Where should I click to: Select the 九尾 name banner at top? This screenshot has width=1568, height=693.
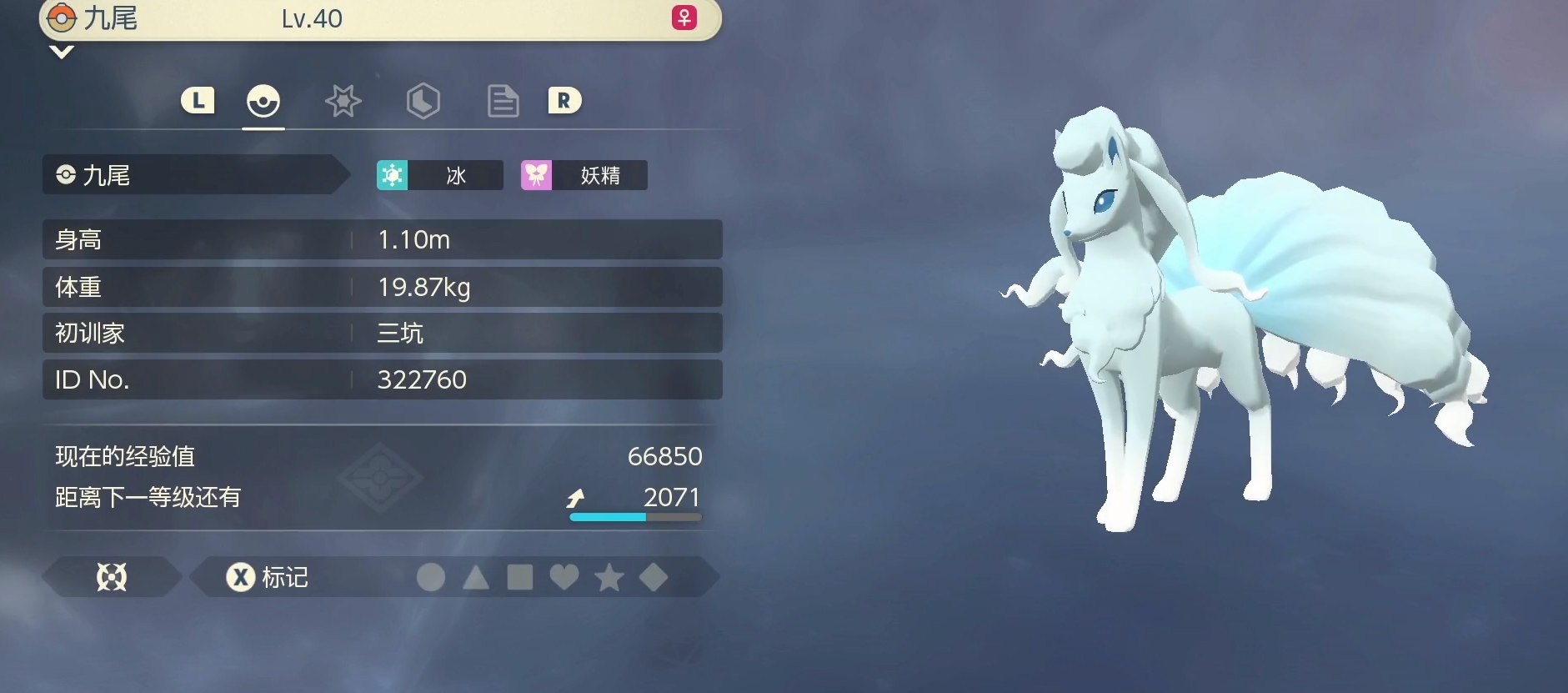coord(379,18)
